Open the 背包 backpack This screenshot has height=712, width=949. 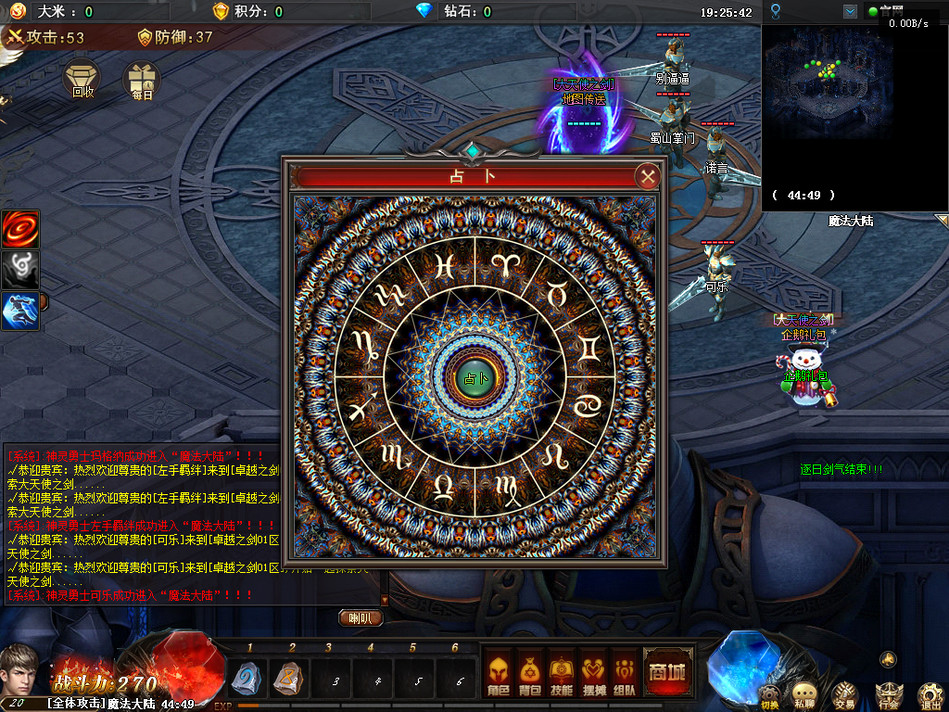coord(530,676)
